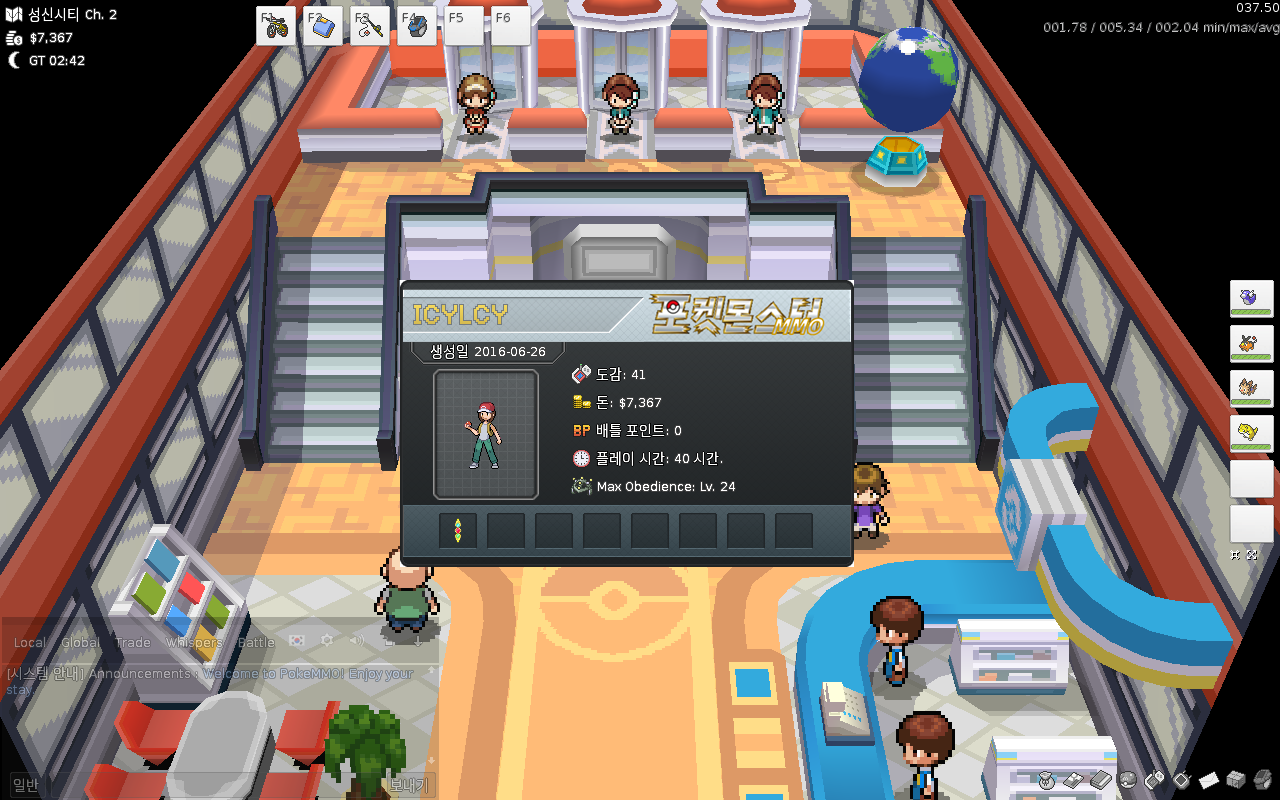Switch to the Local chat tab

(x=29, y=643)
